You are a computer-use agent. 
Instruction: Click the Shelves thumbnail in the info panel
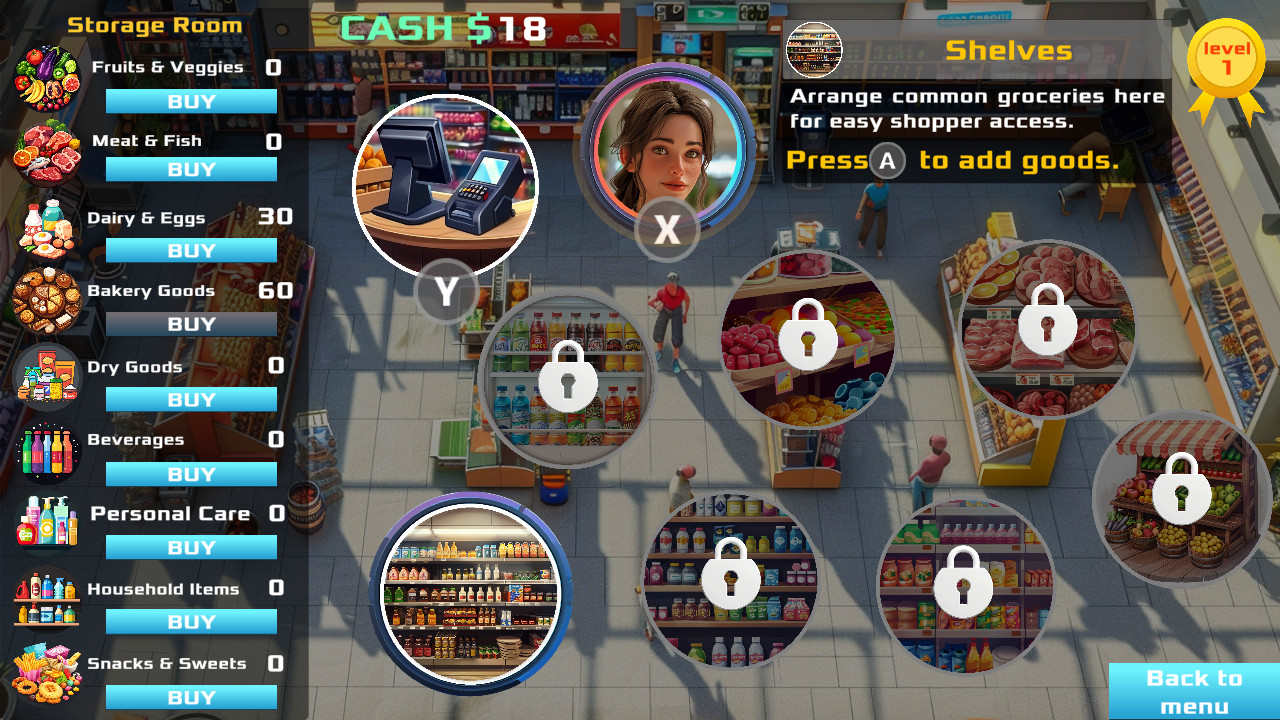pos(816,49)
